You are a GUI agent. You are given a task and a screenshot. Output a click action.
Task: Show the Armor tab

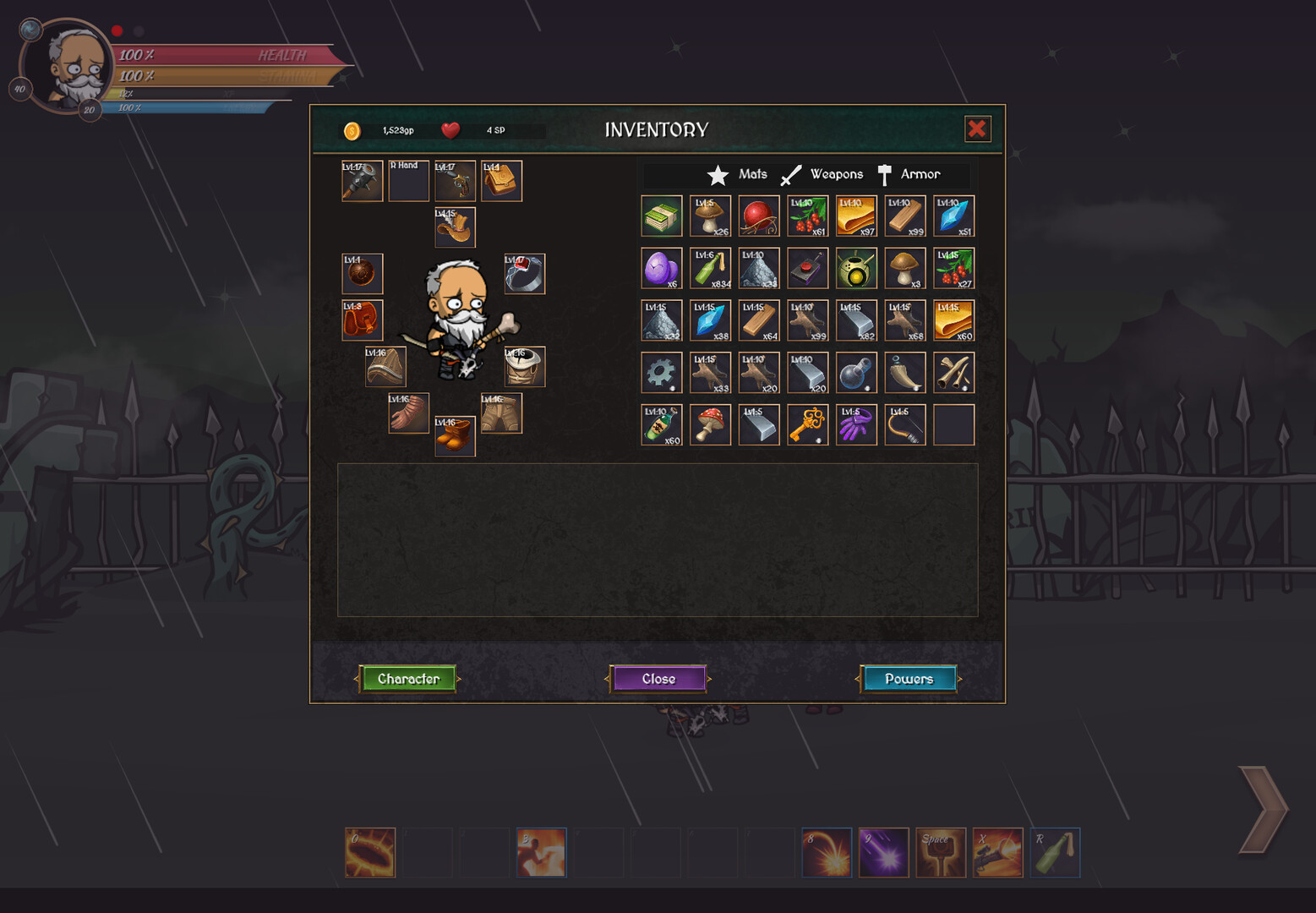(909, 174)
